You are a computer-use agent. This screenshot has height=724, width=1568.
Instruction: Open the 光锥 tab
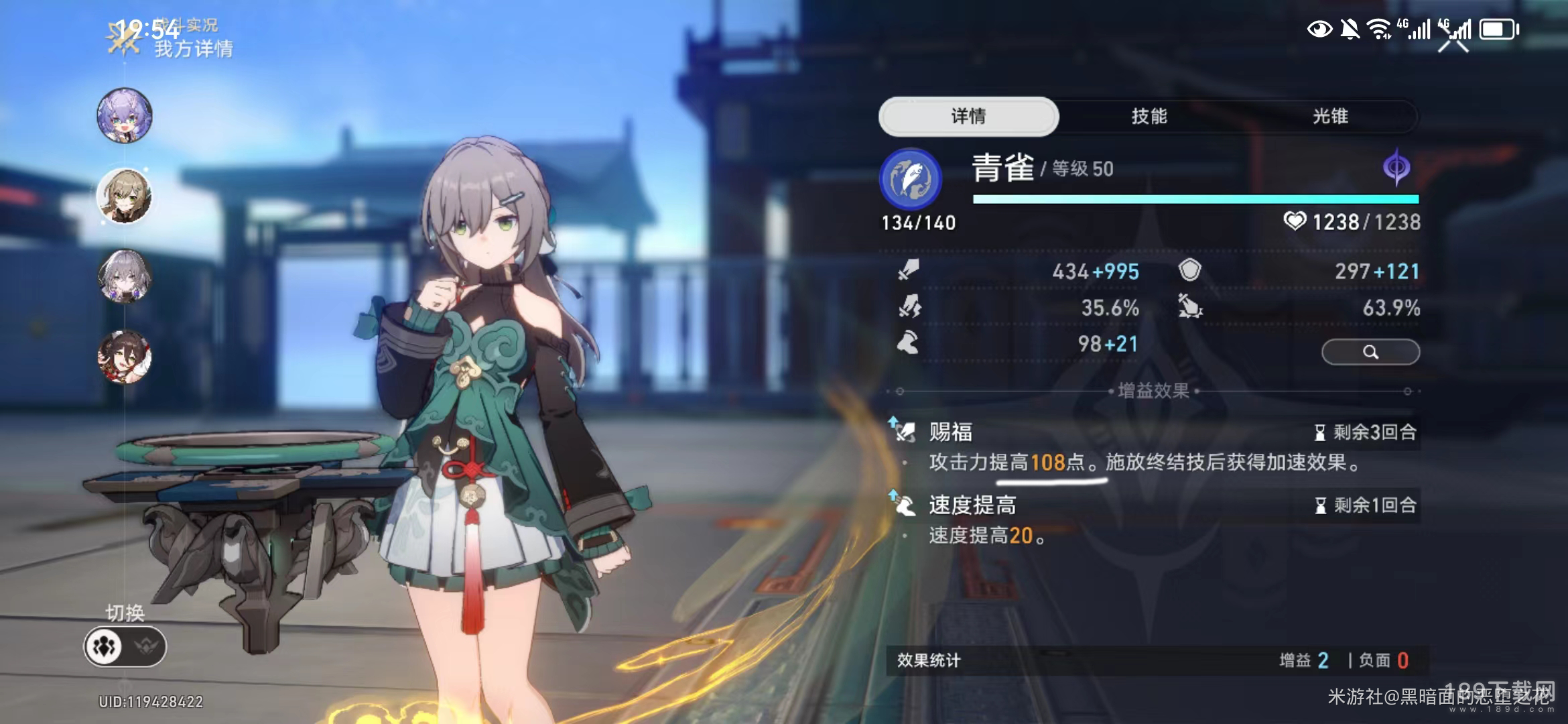(x=1330, y=117)
